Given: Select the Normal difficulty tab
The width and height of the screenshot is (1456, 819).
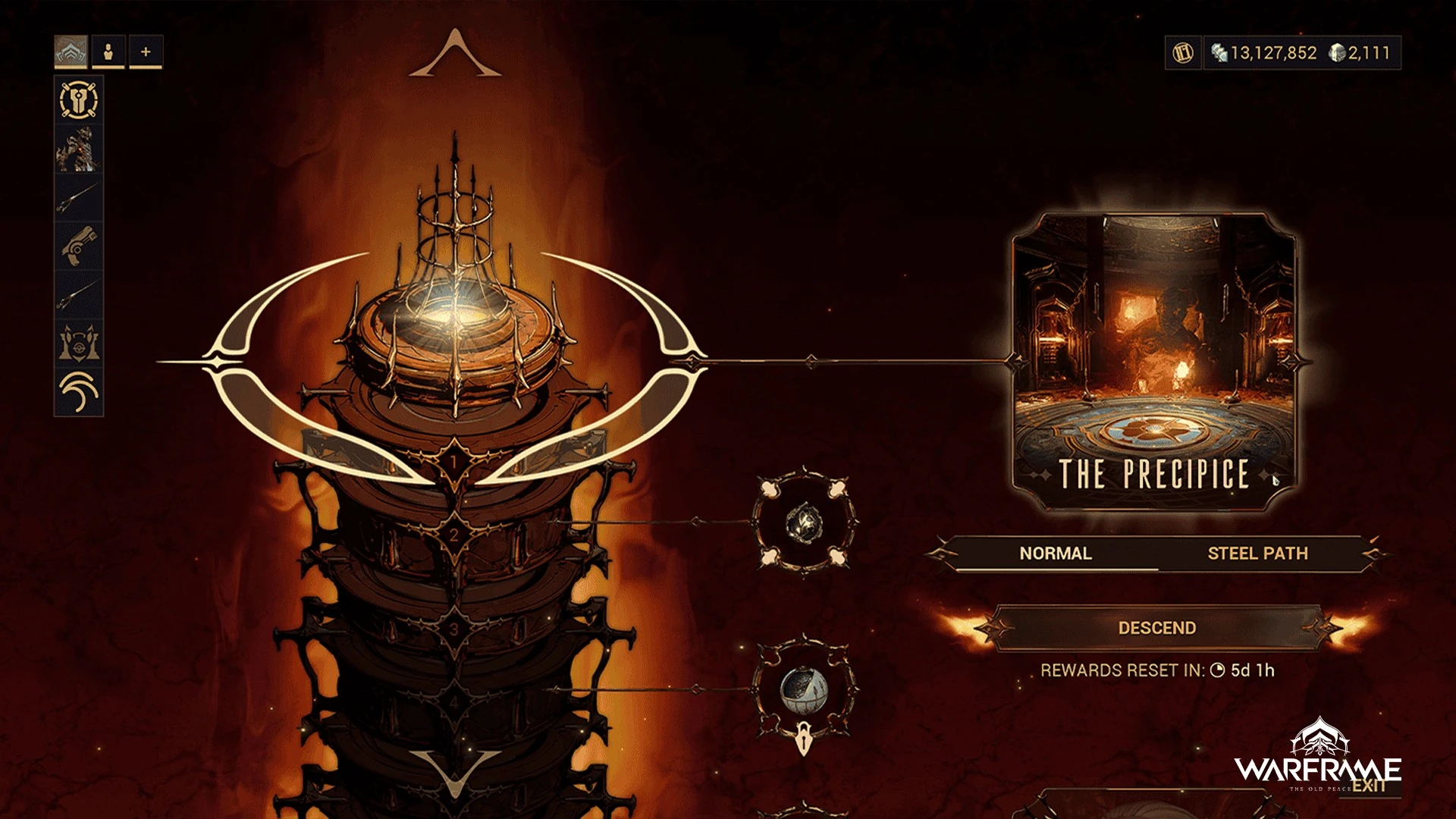Looking at the screenshot, I should [x=1055, y=554].
